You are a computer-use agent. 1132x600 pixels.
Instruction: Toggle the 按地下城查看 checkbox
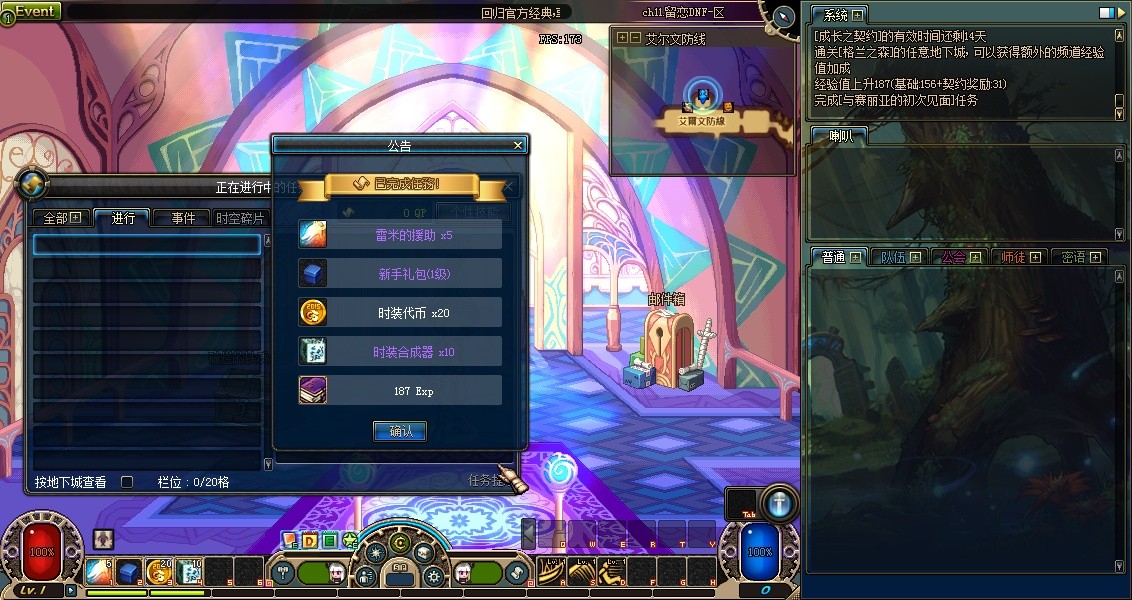[127, 482]
